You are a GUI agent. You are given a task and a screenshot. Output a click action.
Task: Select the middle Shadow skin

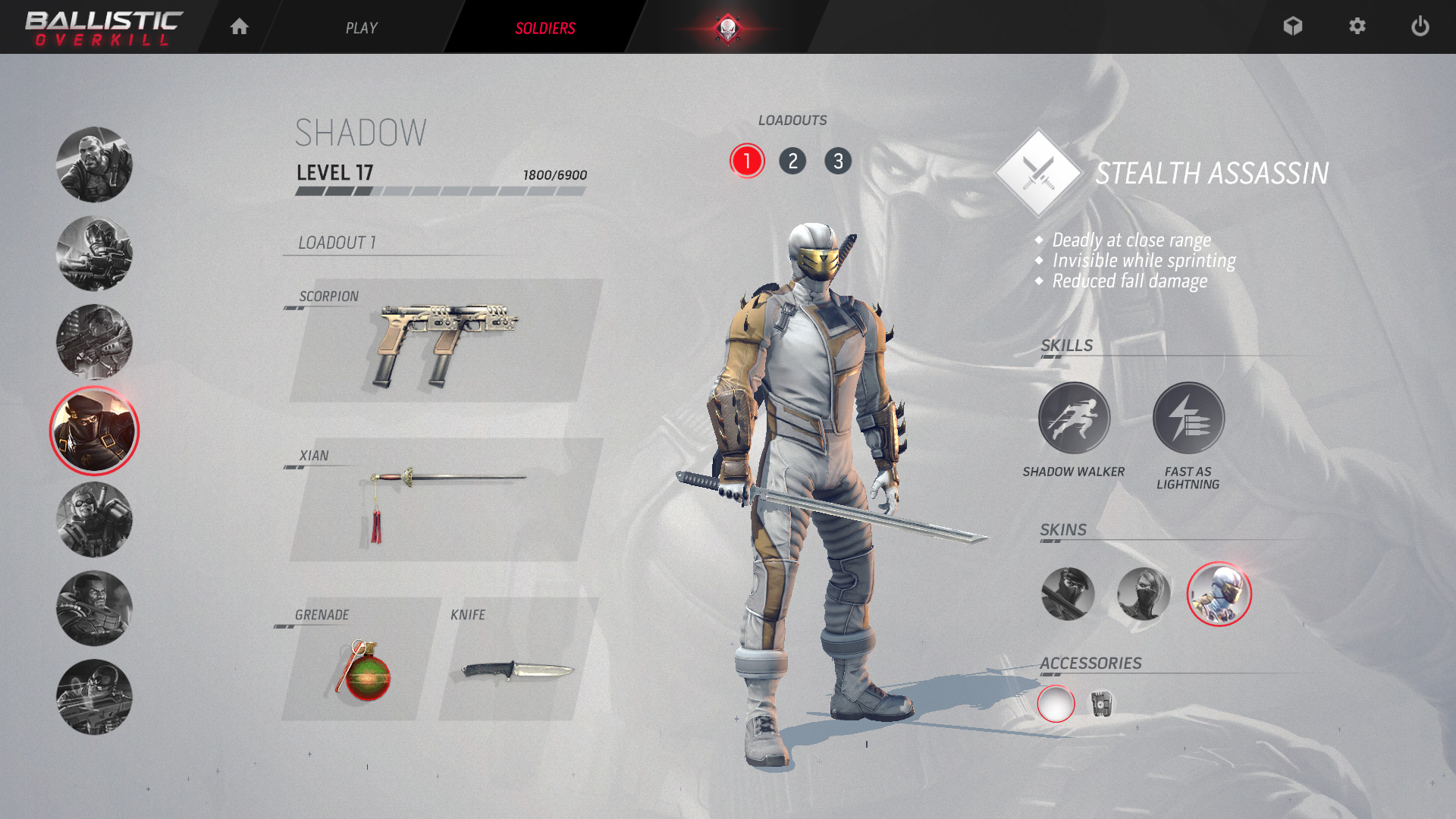pos(1143,595)
